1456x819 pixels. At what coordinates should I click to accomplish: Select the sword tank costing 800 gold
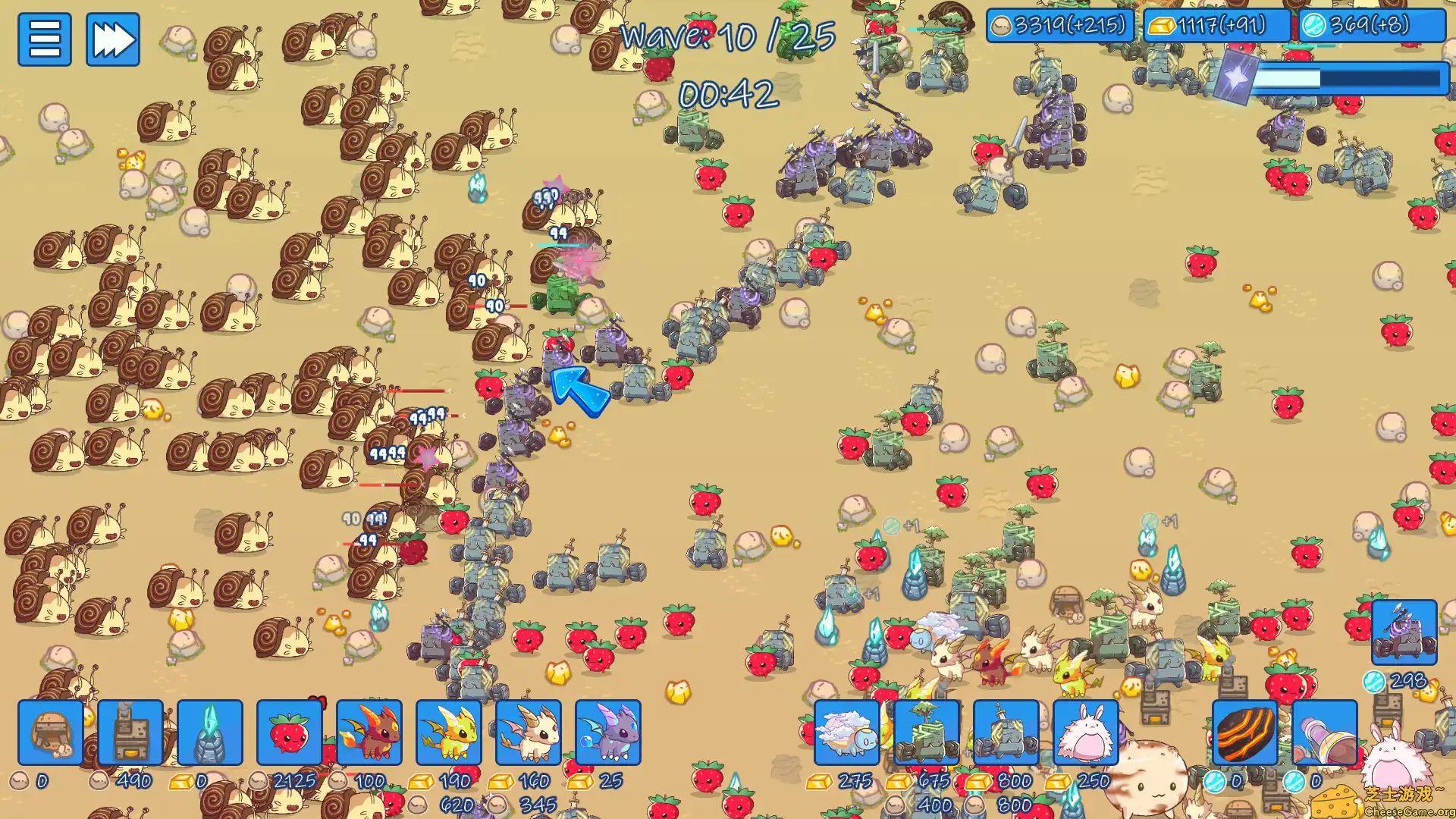pyautogui.click(x=1006, y=734)
